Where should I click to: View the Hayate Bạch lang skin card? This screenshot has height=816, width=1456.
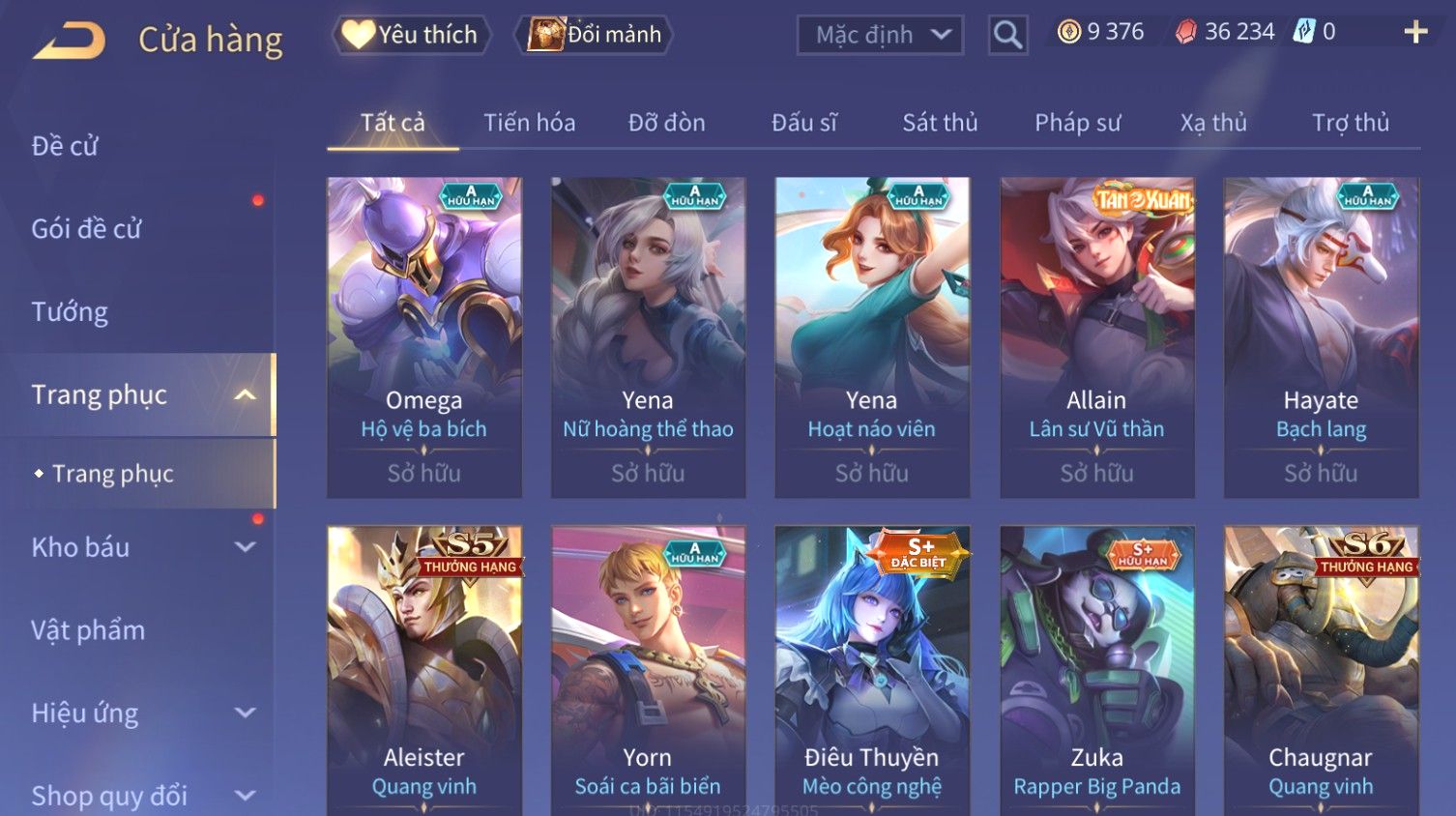(x=1321, y=336)
